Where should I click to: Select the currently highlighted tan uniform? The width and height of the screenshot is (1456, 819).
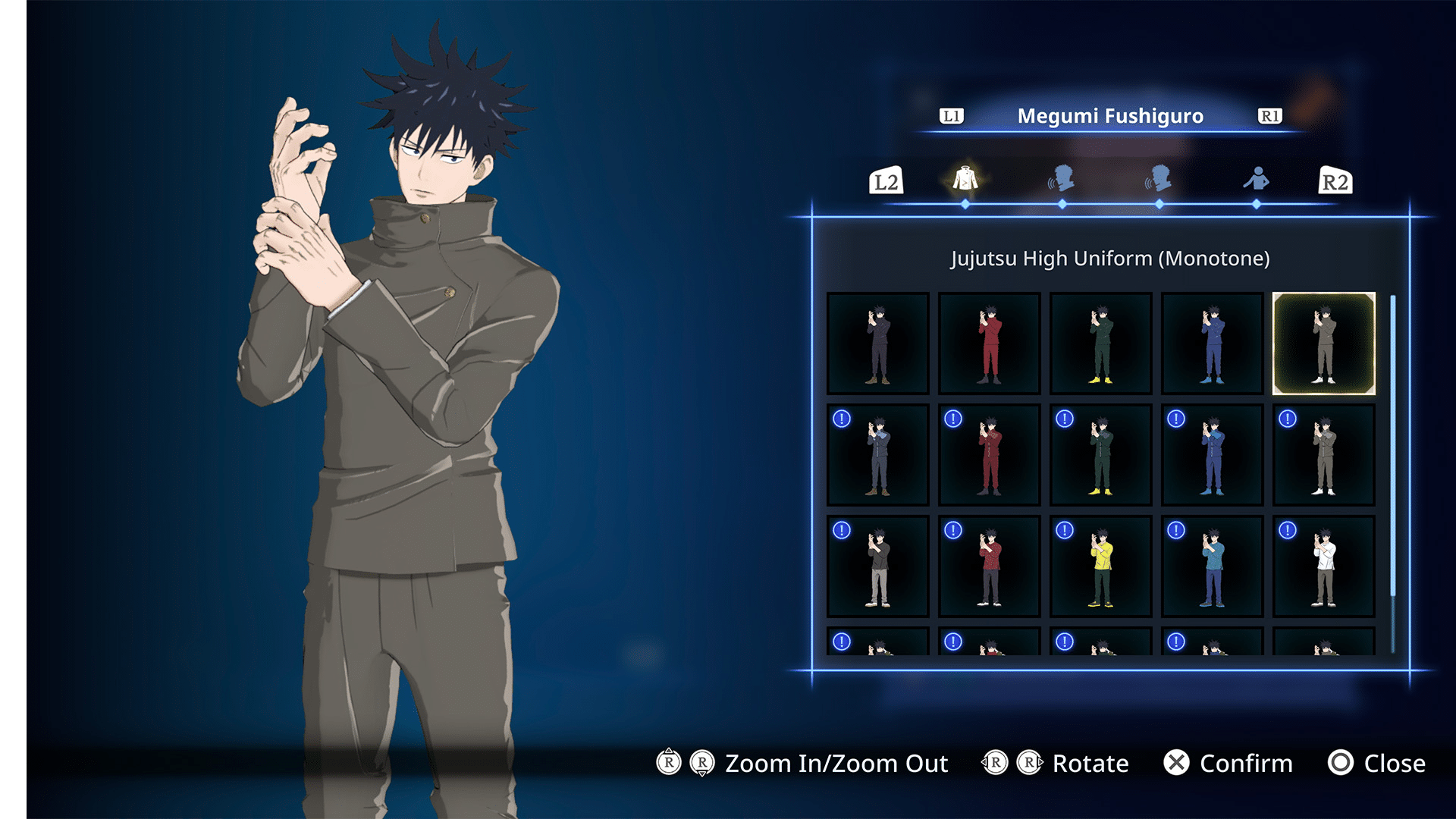(x=1323, y=342)
